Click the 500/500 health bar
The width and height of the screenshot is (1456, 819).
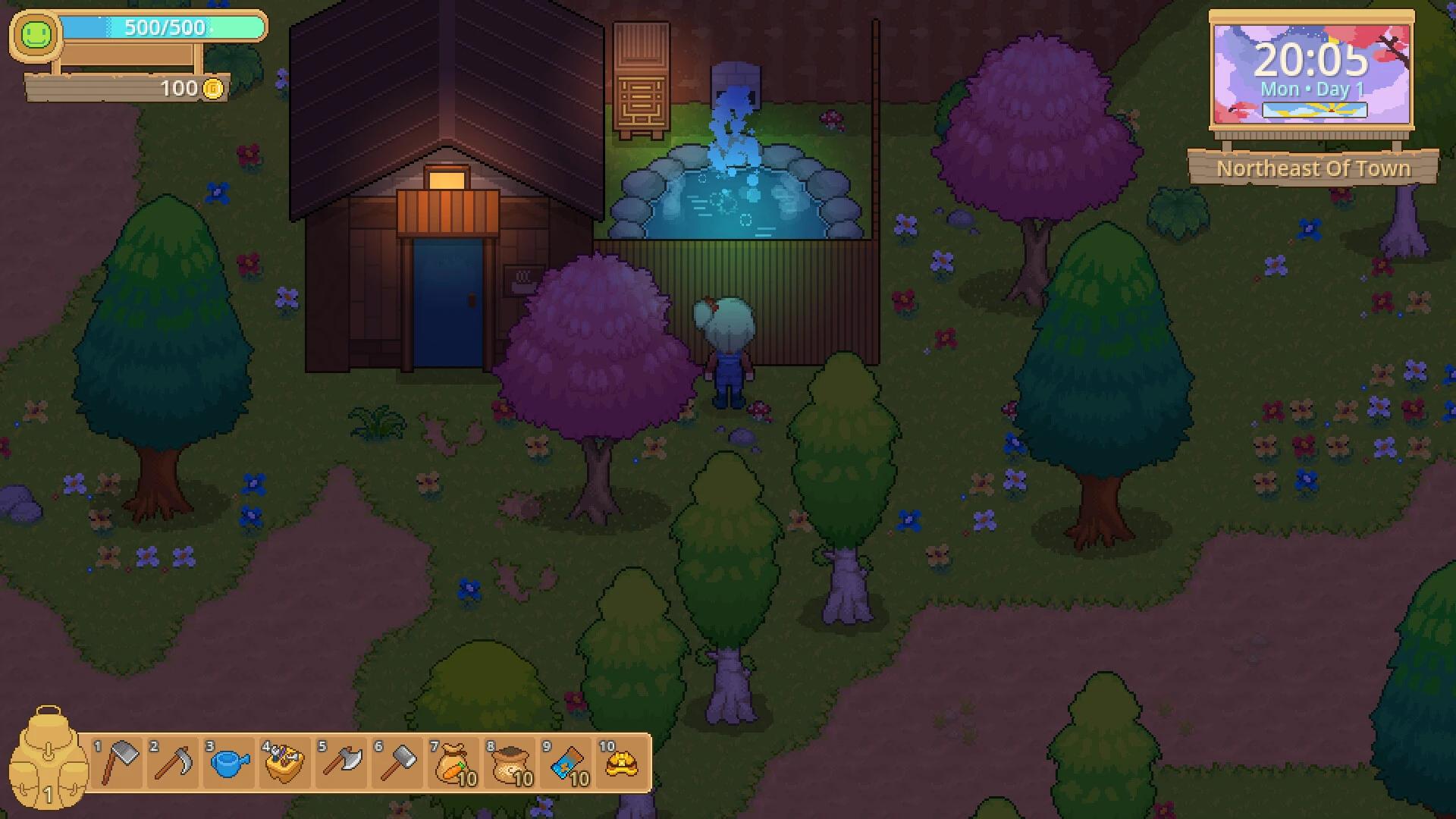point(162,28)
